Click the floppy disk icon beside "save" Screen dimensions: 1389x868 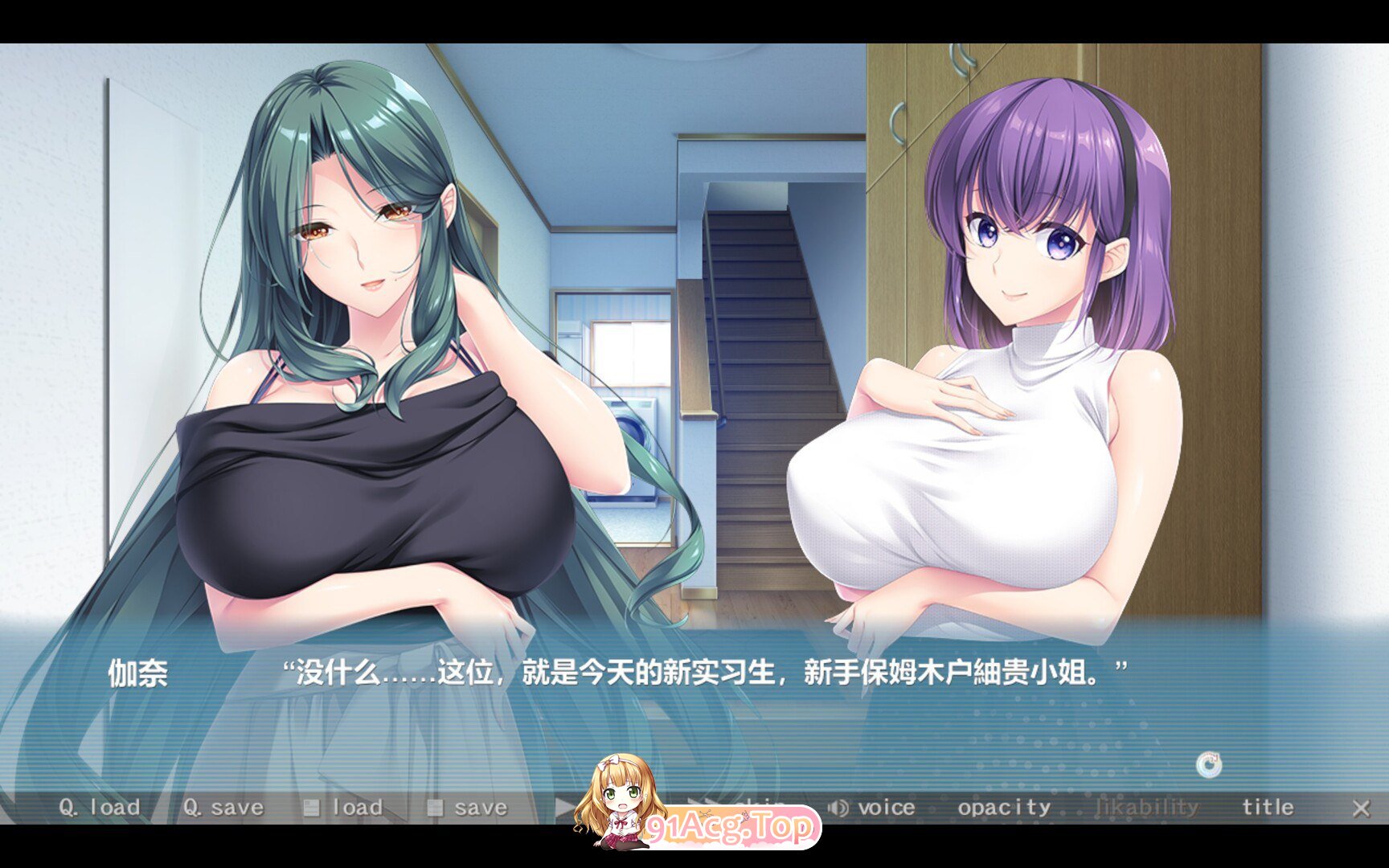point(436,807)
